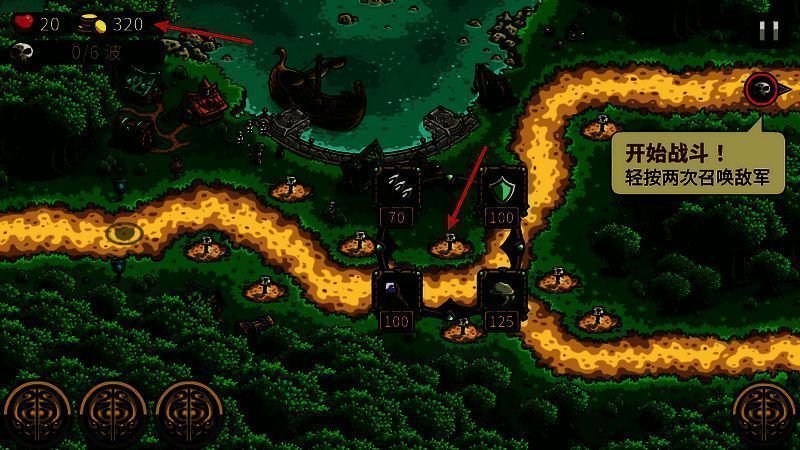
Task: Select the mage staff tower option
Action: click(397, 291)
